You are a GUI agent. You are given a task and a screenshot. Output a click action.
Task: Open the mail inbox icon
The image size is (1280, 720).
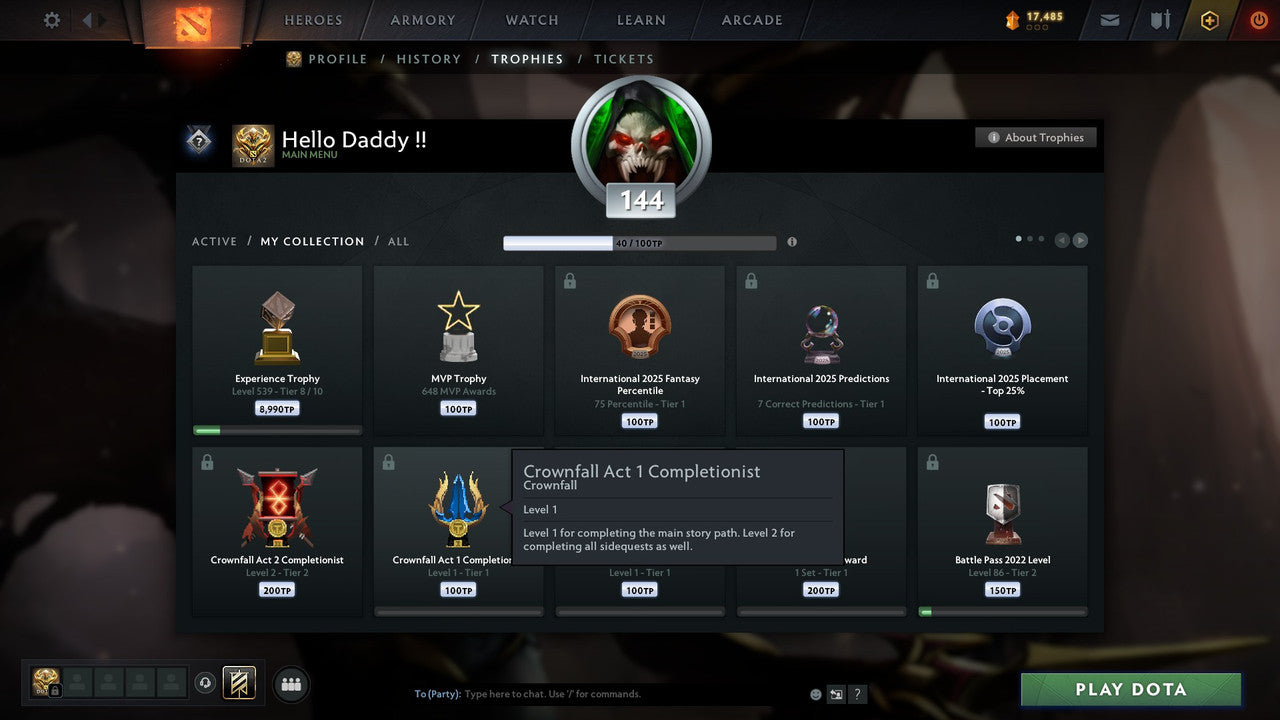[x=1108, y=19]
